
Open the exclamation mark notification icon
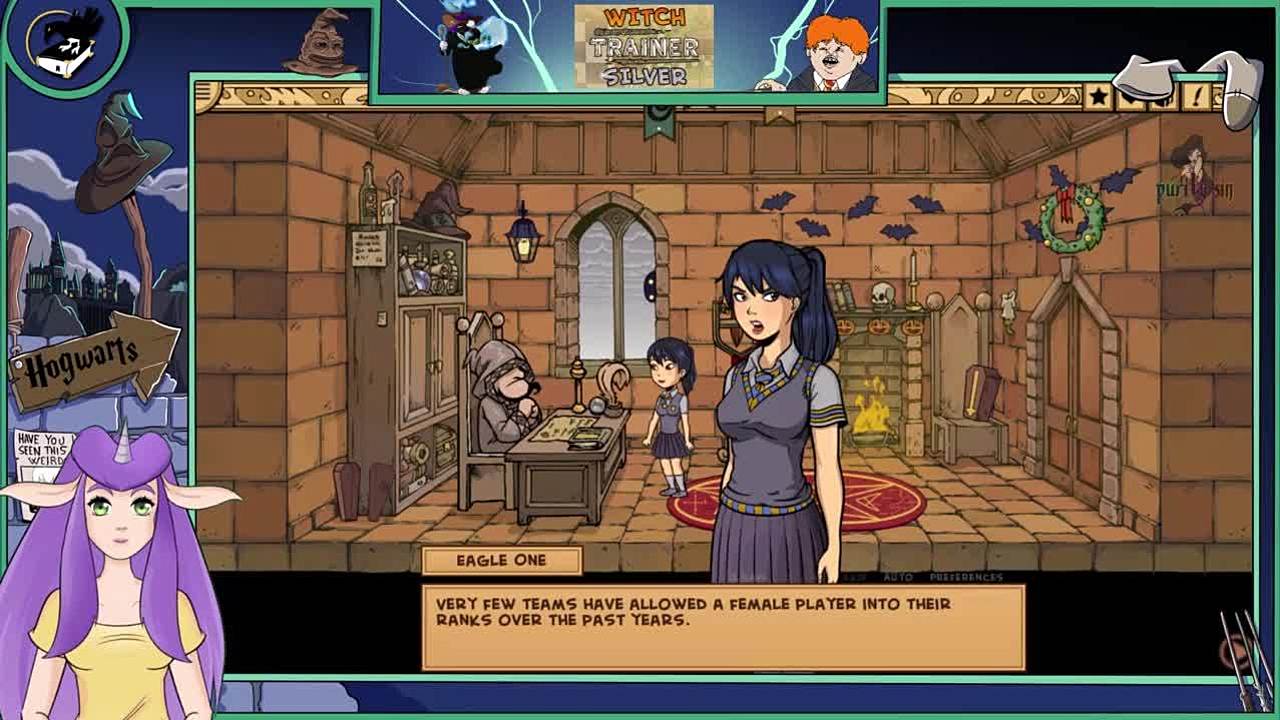tap(1196, 96)
